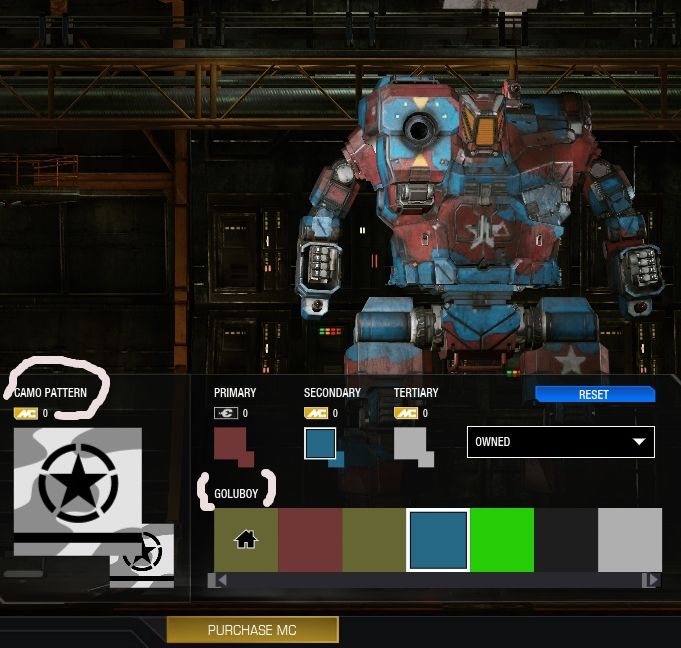Select the large star camo pattern thumbnail
Screen dimensions: 681x648
pos(78,480)
